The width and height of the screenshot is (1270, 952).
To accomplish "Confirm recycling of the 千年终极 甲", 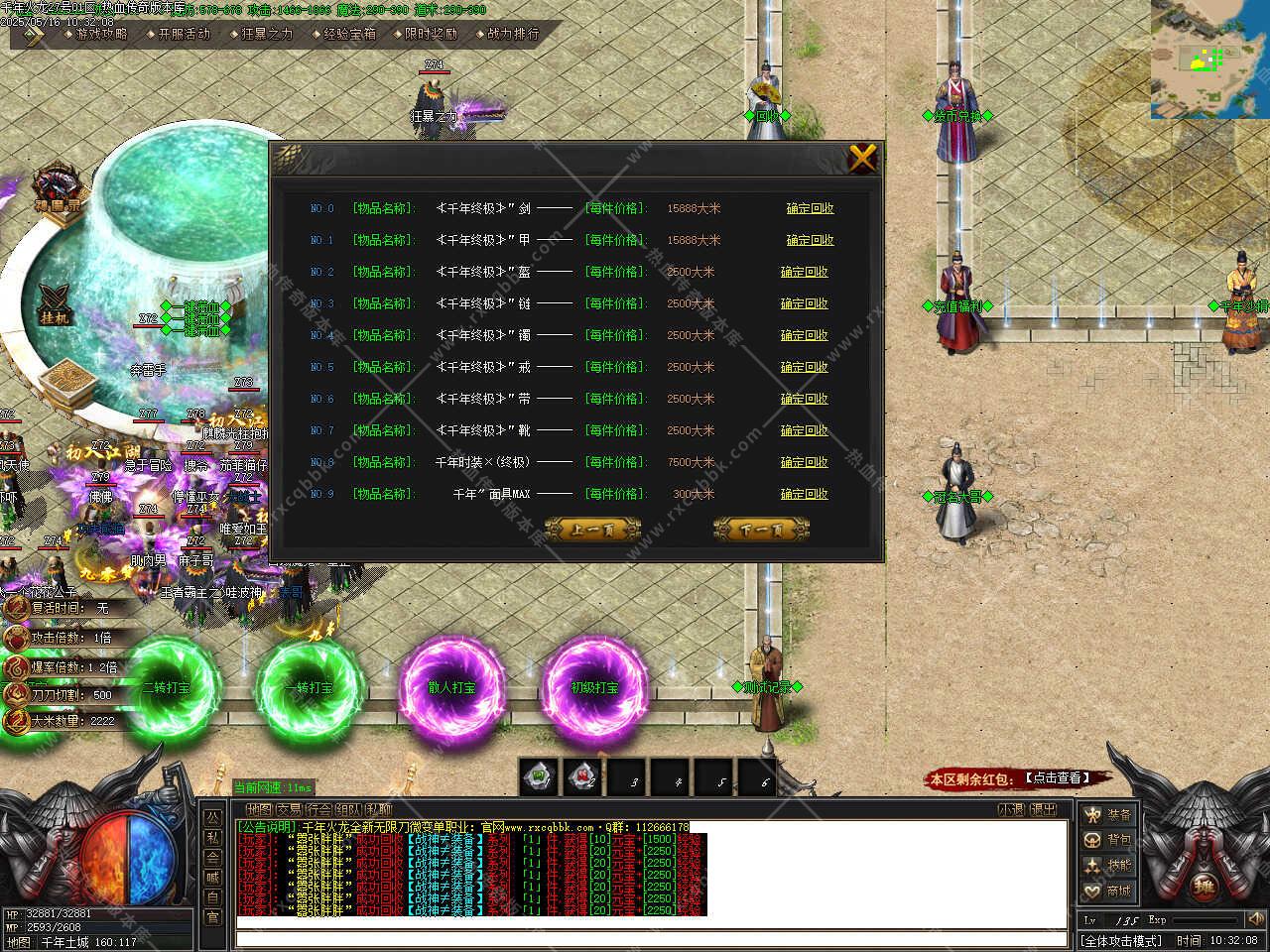I will (x=810, y=240).
